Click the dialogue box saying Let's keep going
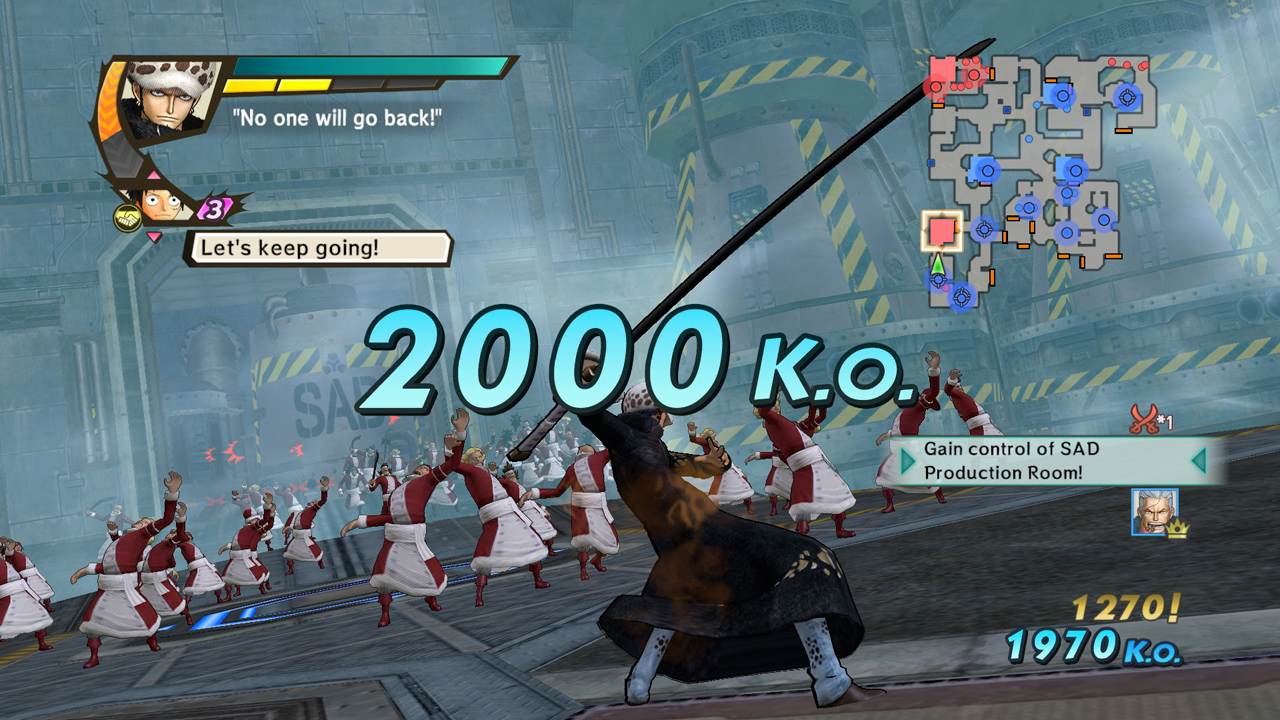Viewport: 1280px width, 720px height. 289,249
